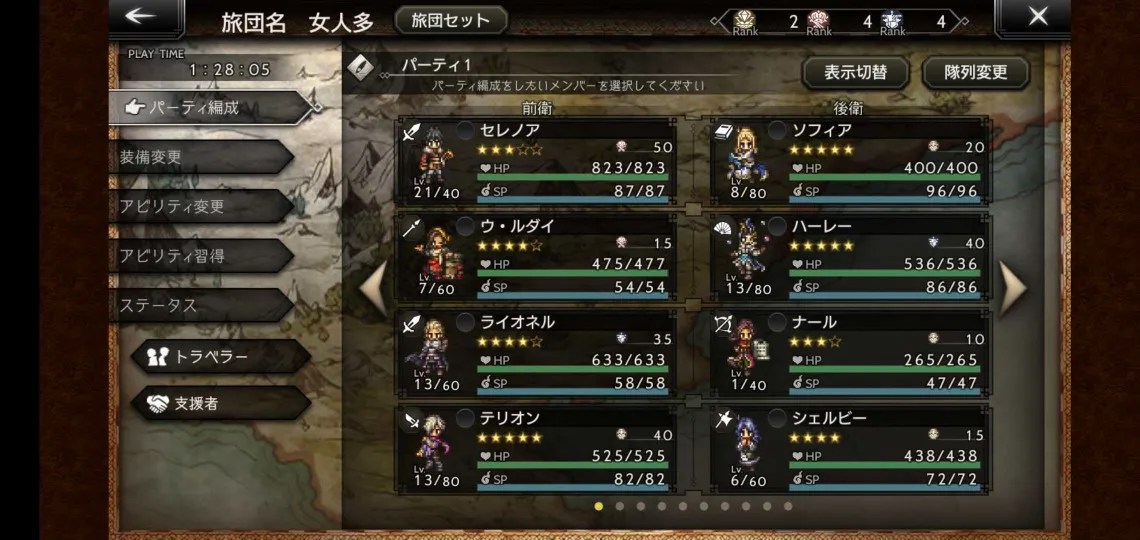The width and height of the screenshot is (1140, 540).
Task: Close the screen with the X button
Action: click(1038, 17)
